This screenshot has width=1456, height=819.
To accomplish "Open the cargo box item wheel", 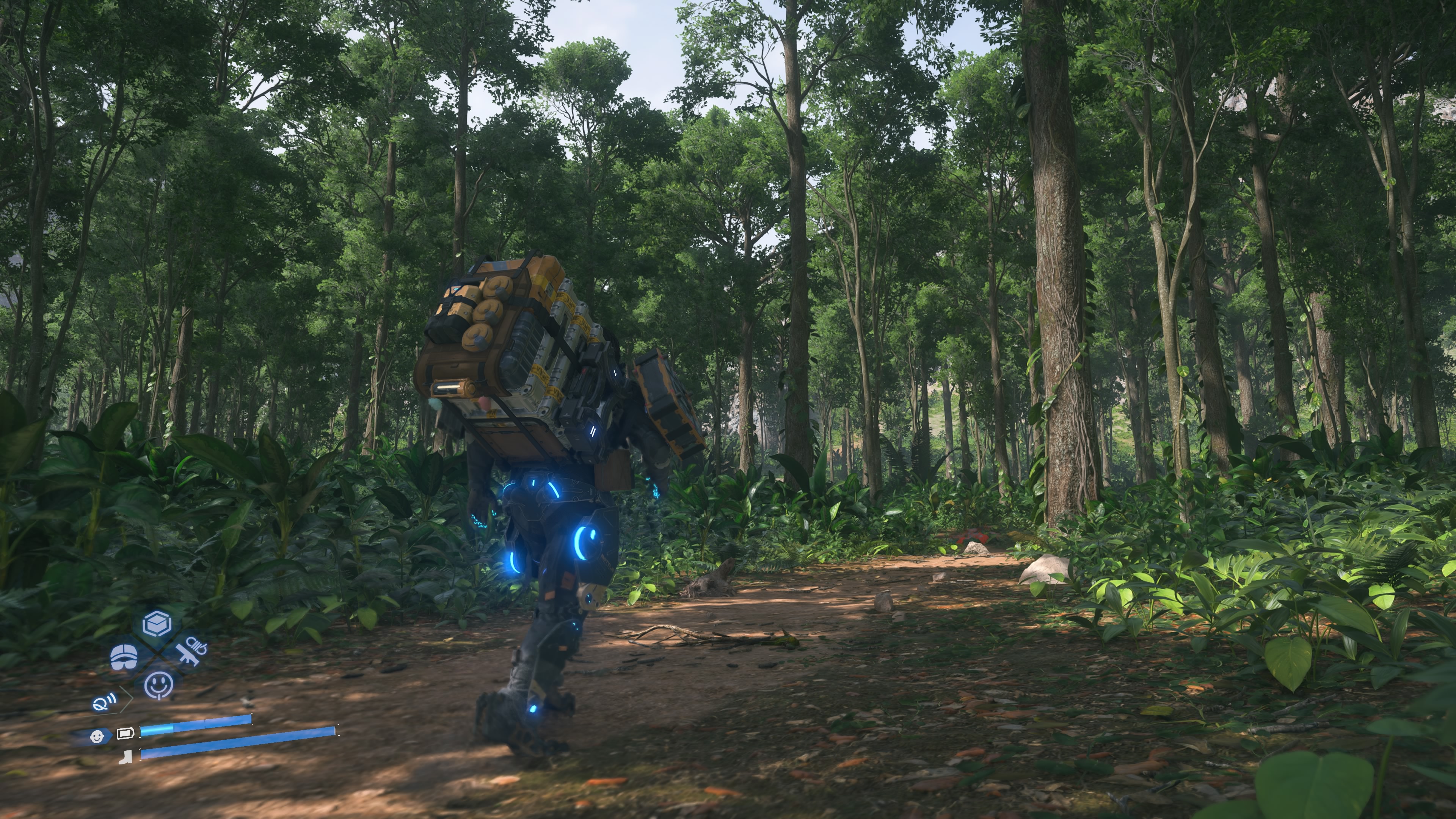I will pos(157,624).
